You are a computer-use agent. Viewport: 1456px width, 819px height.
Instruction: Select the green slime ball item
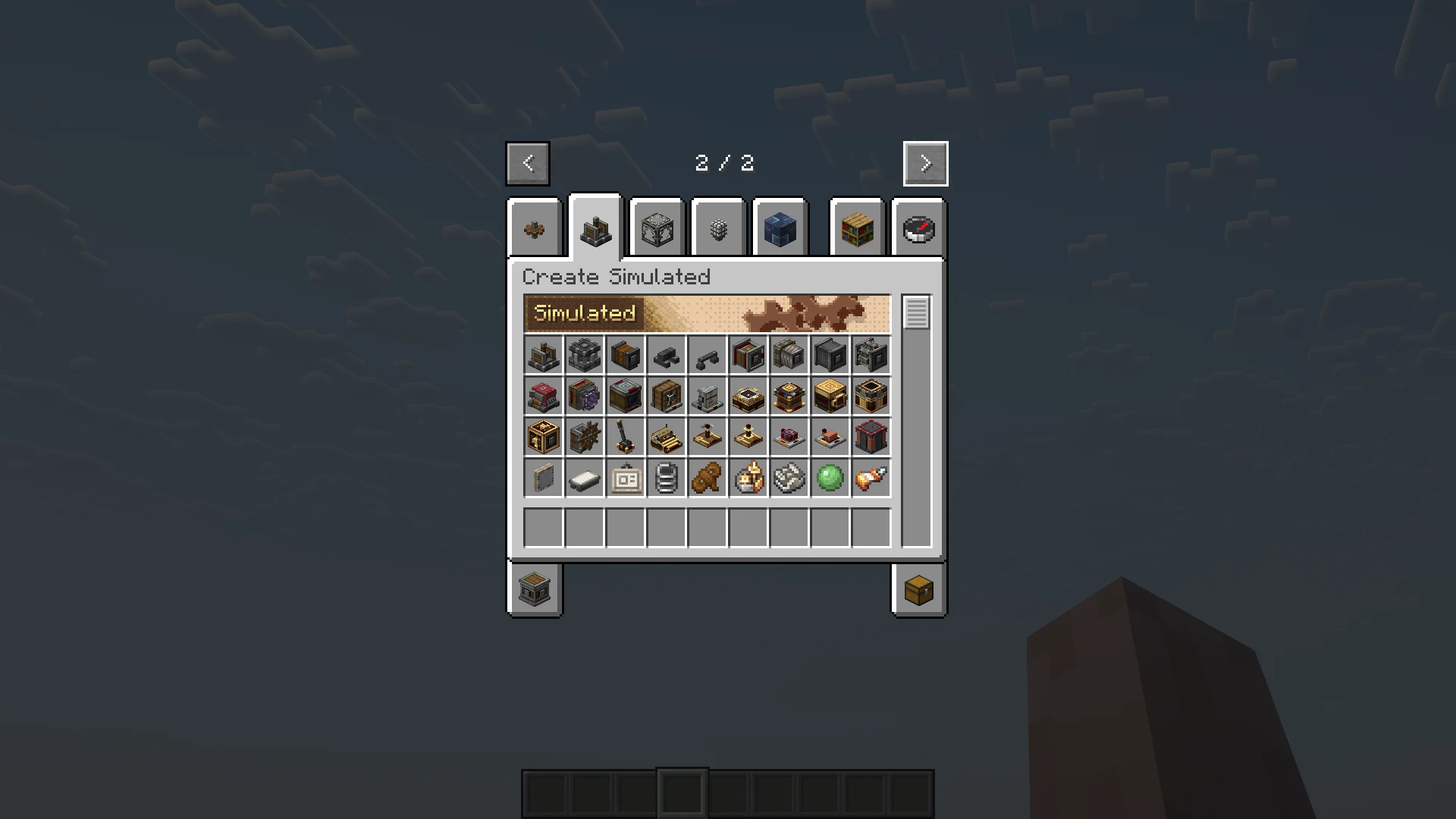click(830, 478)
